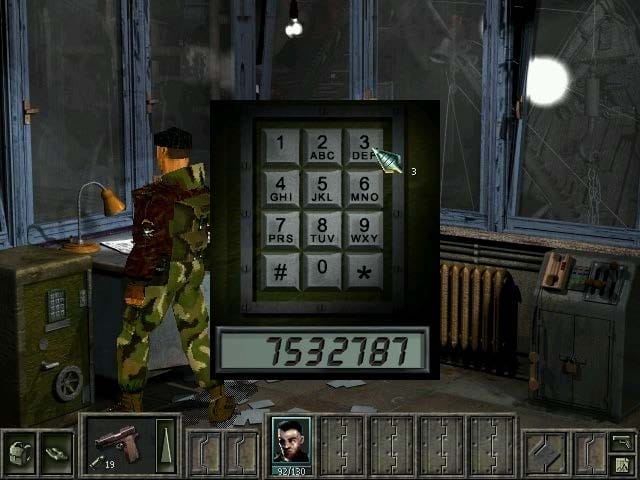Click the 6 MNO keypad key
The height and width of the screenshot is (480, 640).
[x=363, y=188]
